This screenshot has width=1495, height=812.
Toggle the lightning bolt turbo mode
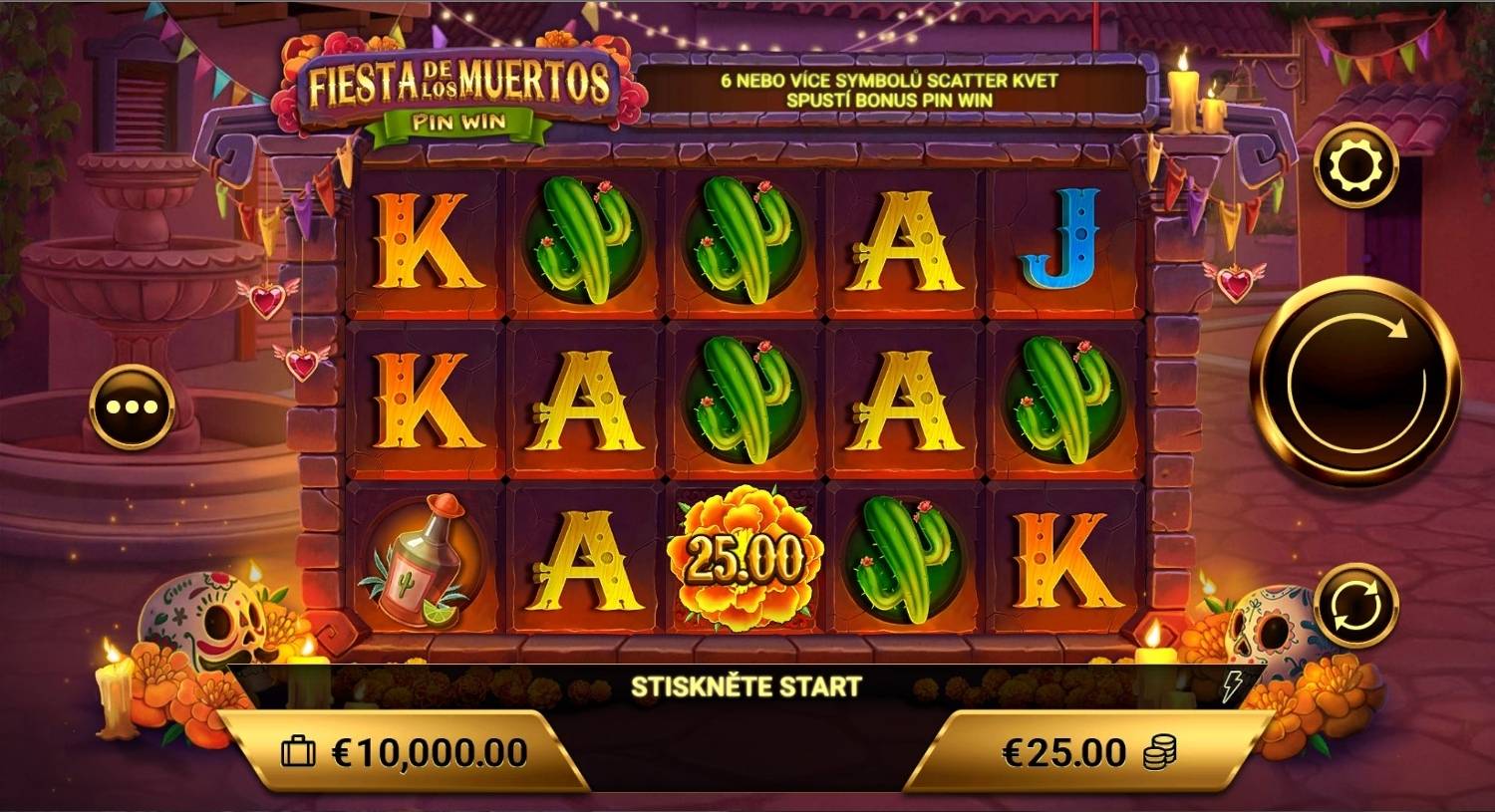click(x=1234, y=684)
